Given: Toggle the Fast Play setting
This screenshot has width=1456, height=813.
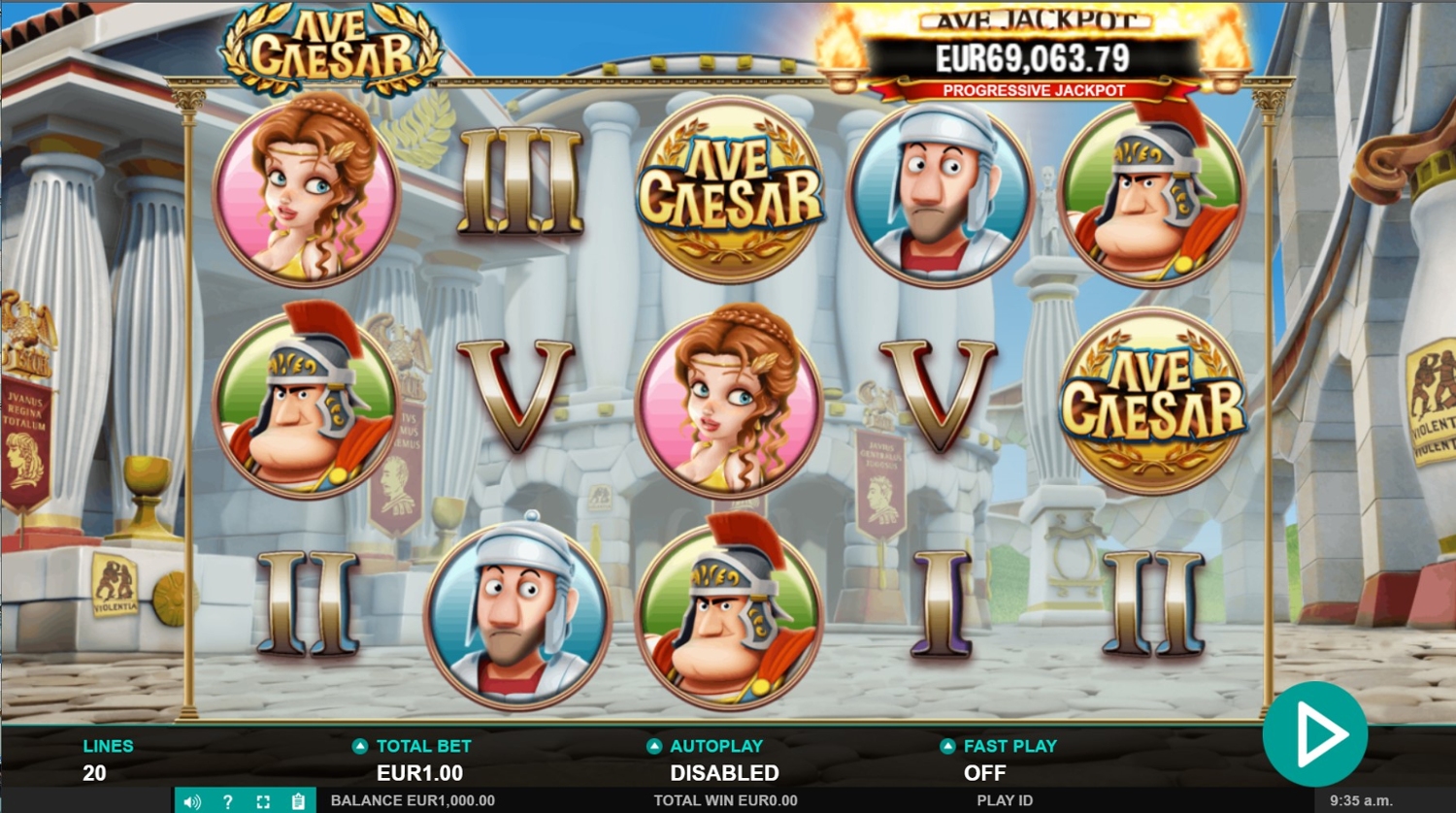Looking at the screenshot, I should click(x=947, y=746).
